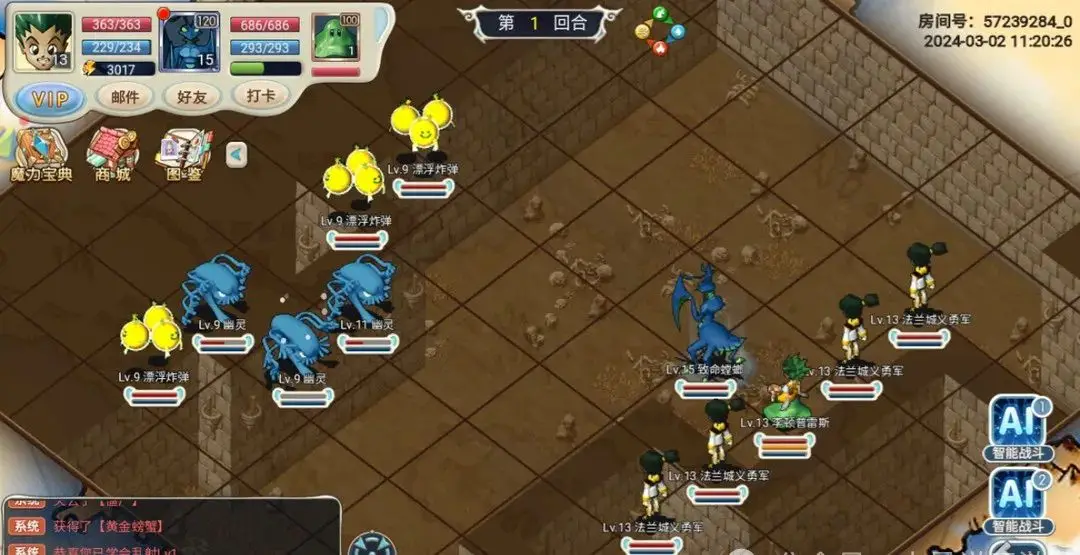The width and height of the screenshot is (1080, 555).
Task: Open the 图鉴 encyclopedia
Action: pos(184,156)
